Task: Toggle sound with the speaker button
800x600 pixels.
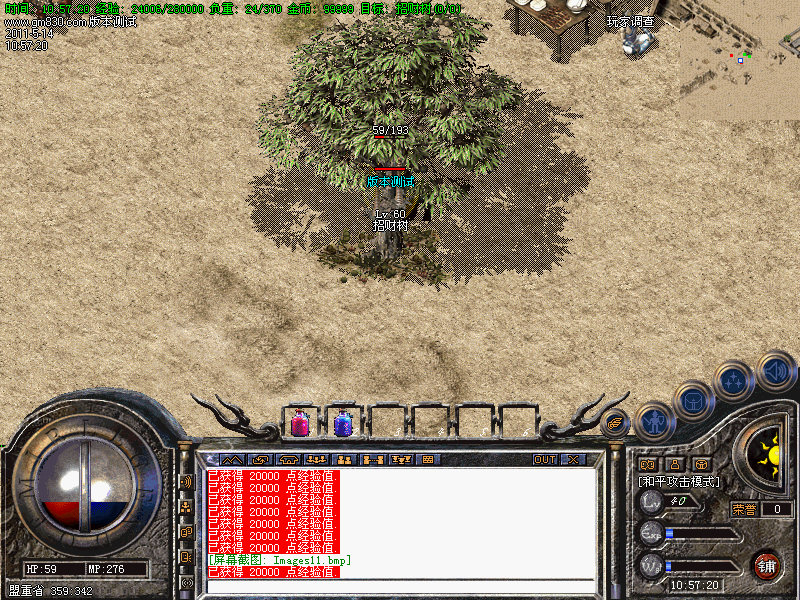Action: (775, 370)
